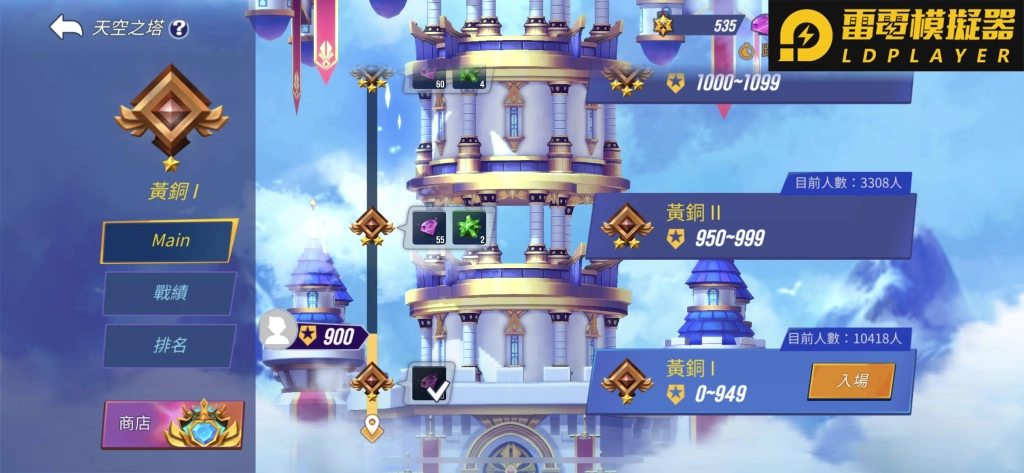
Task: Open the 商店 shop
Action: pos(173,424)
